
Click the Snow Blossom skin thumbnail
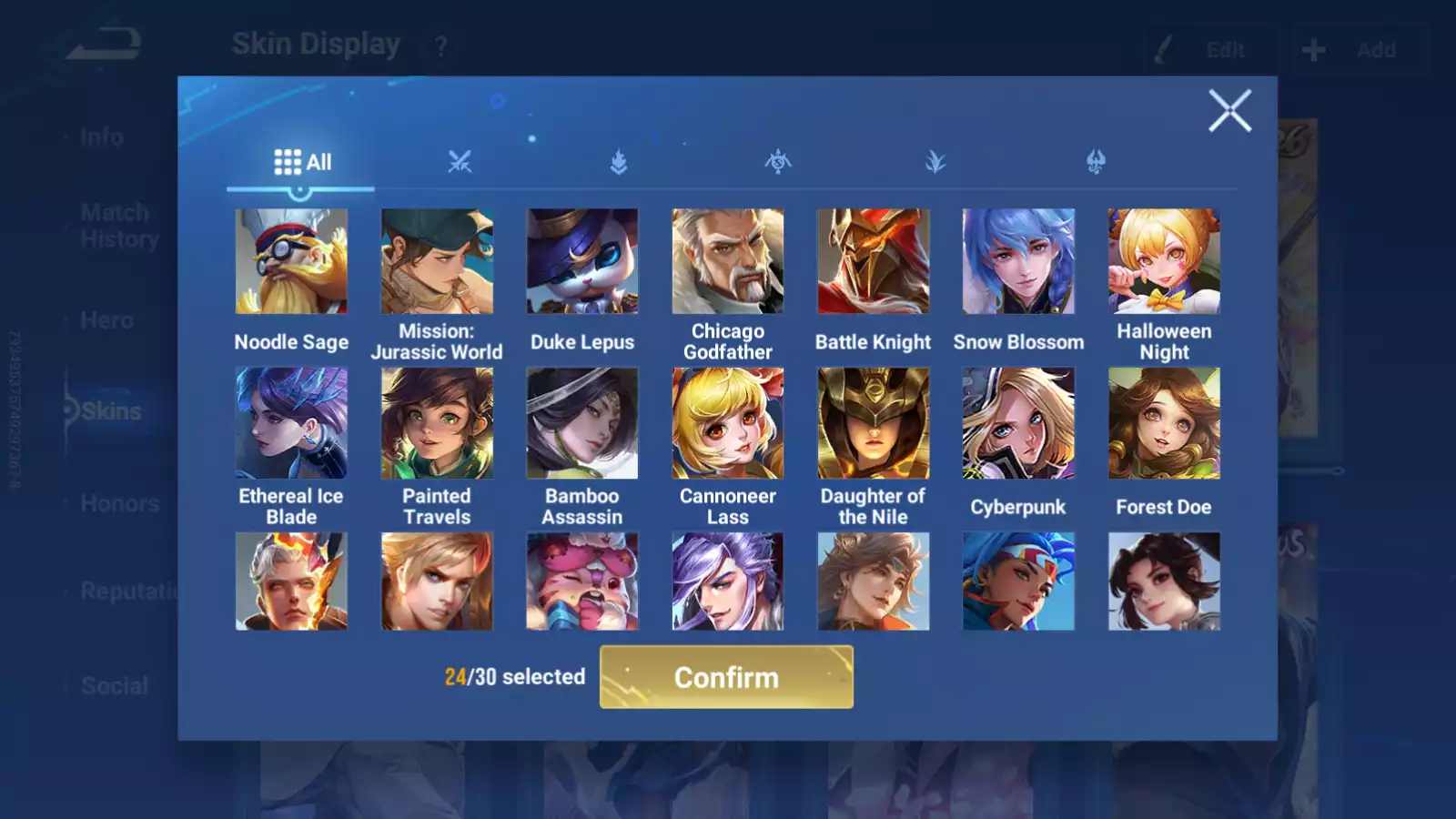[1017, 260]
